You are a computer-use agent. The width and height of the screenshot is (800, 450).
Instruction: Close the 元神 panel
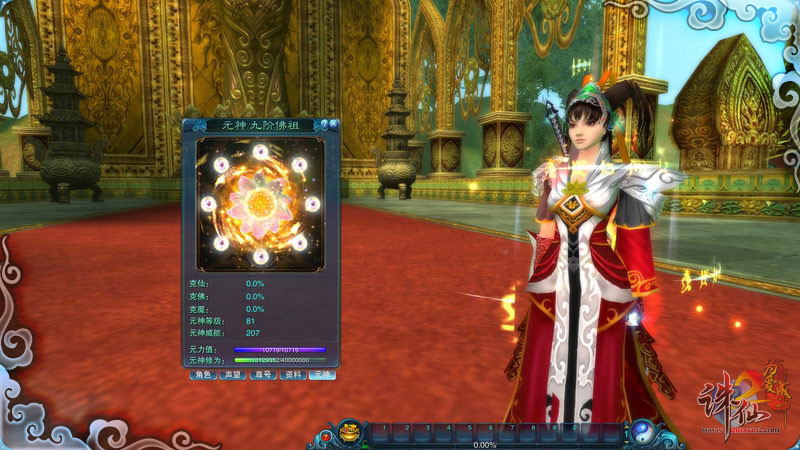point(332,125)
